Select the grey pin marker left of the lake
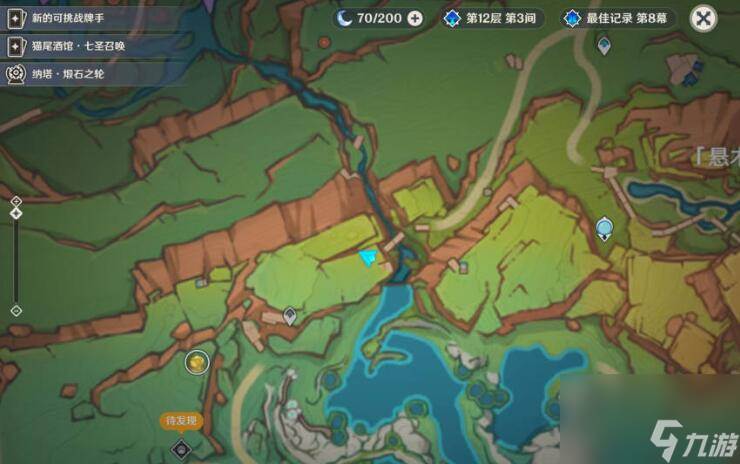Screen dimensions: 740x464 point(290,316)
